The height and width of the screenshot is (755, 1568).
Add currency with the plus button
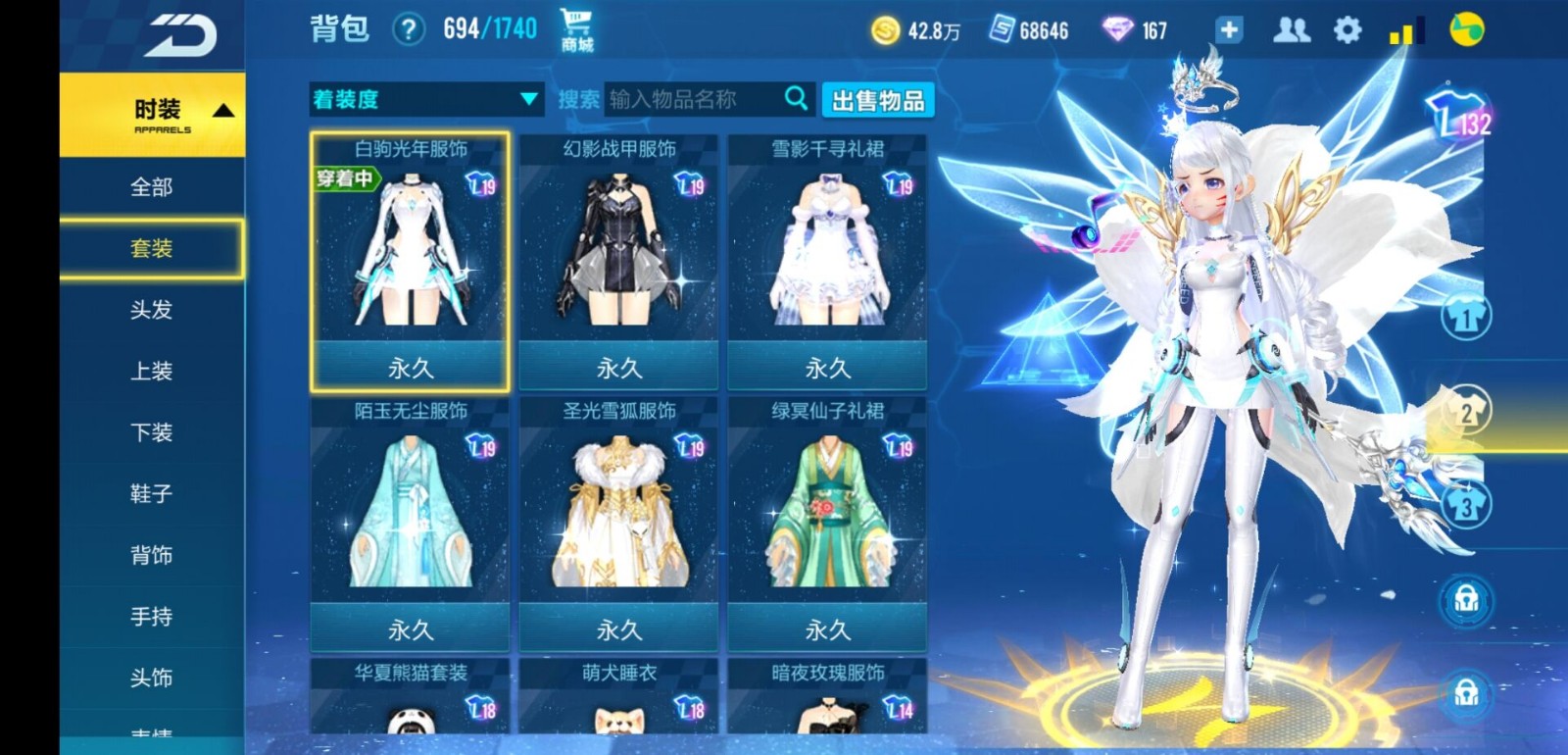1229,30
